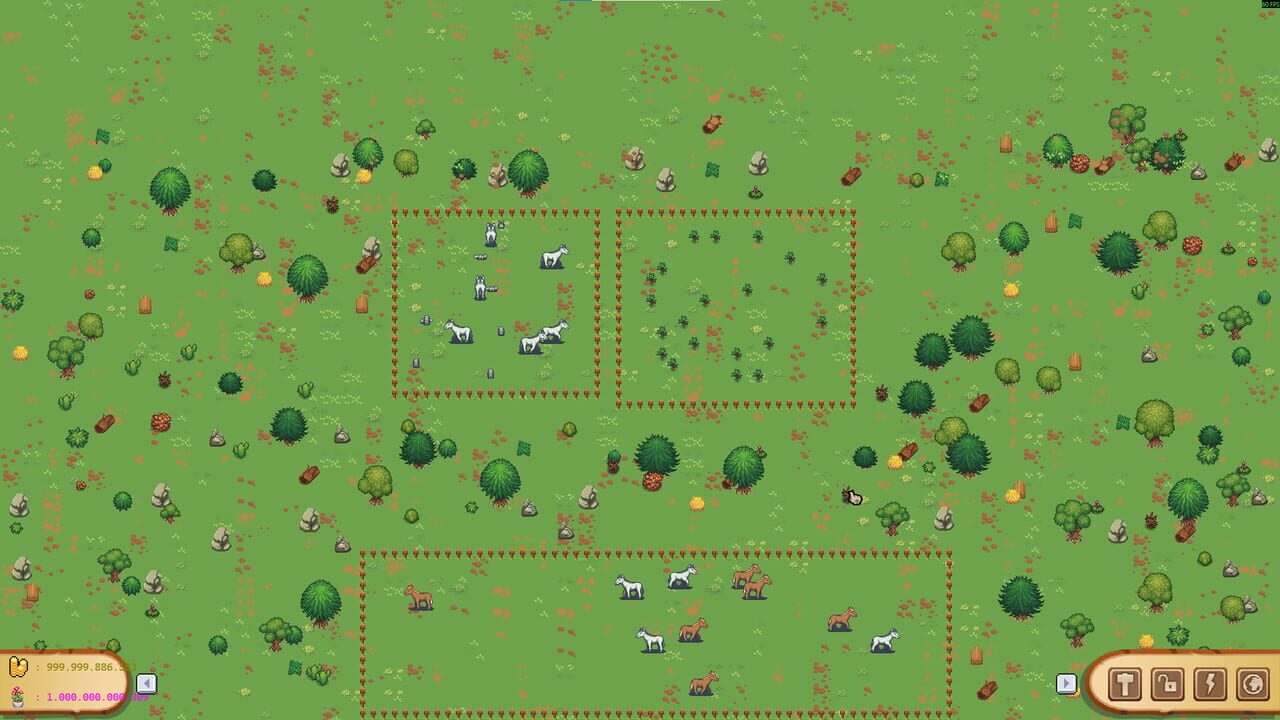Open the globe world menu
Image resolution: width=1280 pixels, height=720 pixels.
1253,685
